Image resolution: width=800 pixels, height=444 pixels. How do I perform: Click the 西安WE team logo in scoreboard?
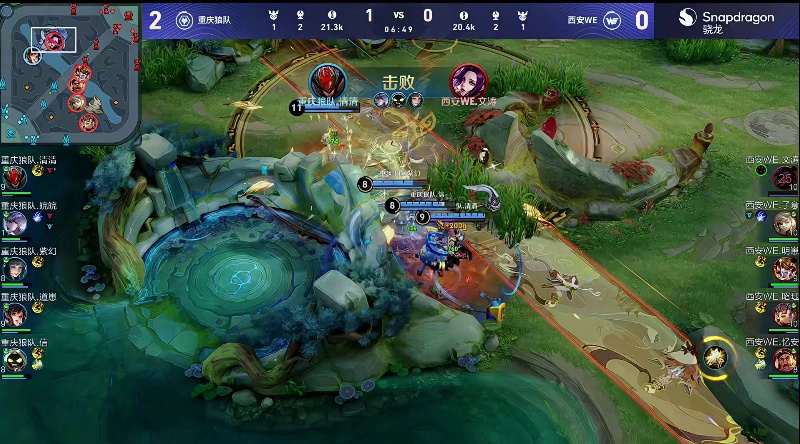tap(614, 19)
